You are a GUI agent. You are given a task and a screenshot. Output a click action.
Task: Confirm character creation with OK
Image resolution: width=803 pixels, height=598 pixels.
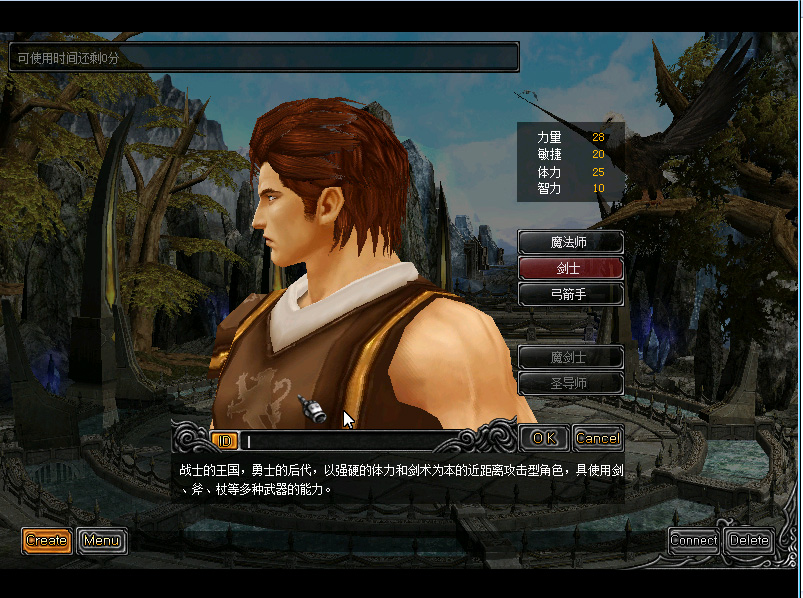coord(544,438)
